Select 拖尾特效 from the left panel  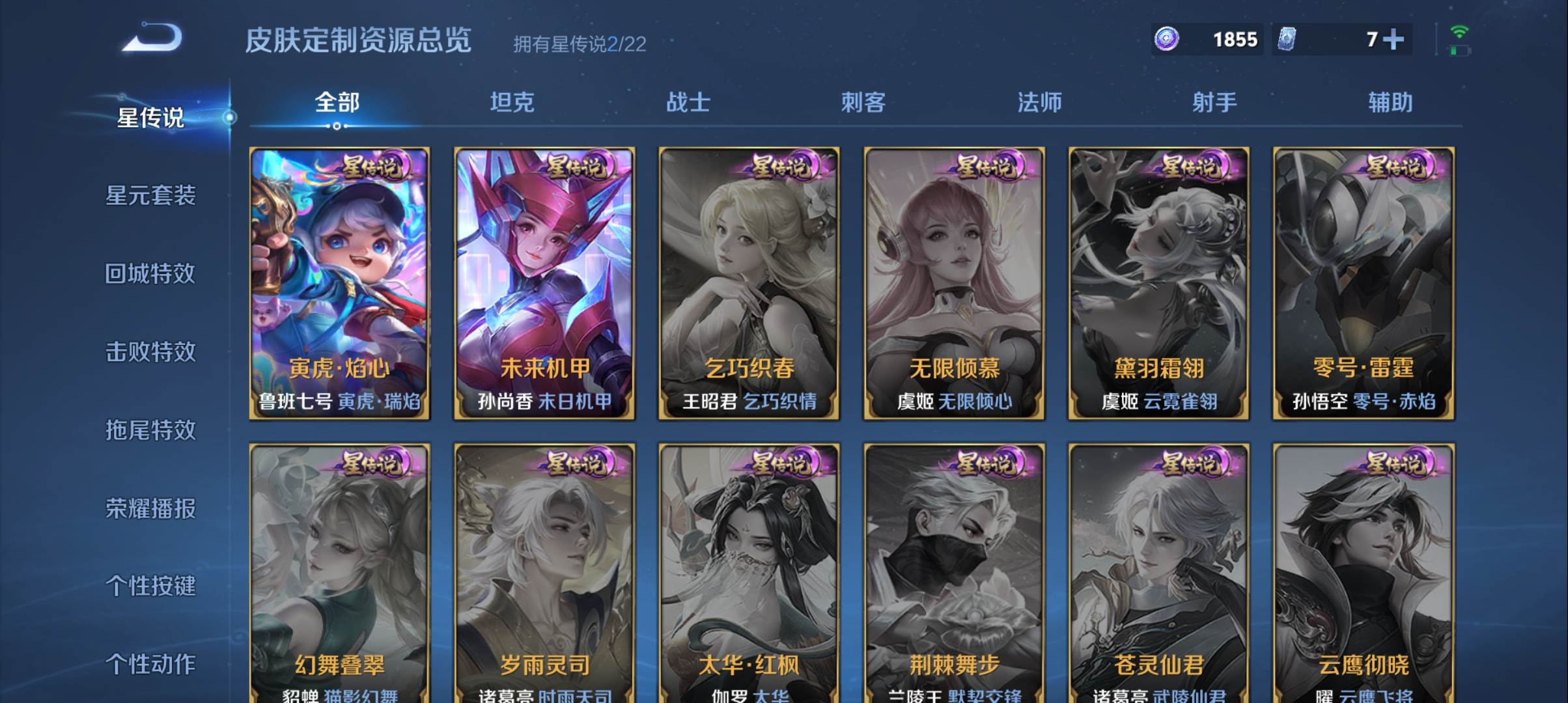pos(152,432)
